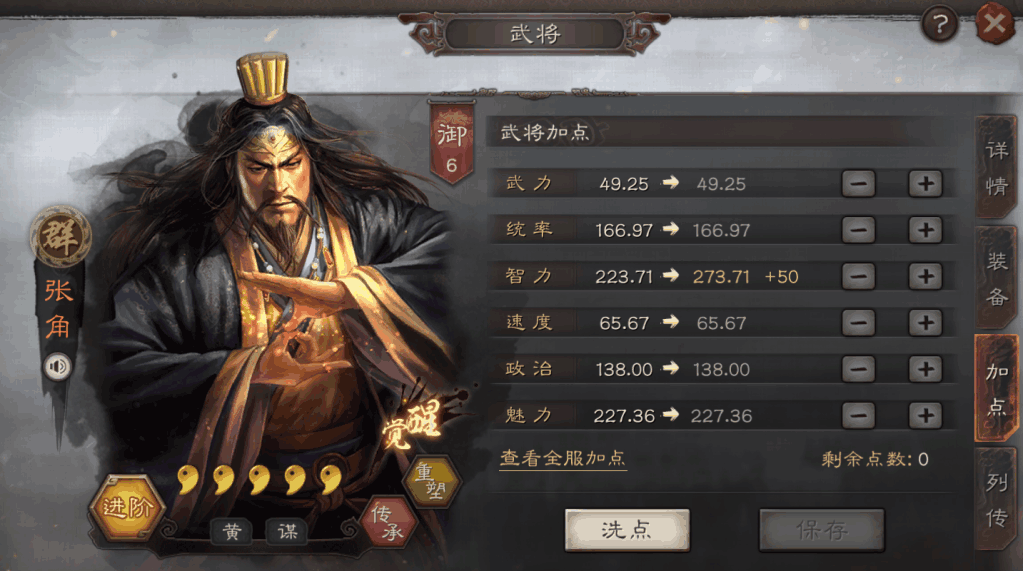Switch to the 装备 tab
This screenshot has height=571, width=1023.
pyautogui.click(x=997, y=278)
